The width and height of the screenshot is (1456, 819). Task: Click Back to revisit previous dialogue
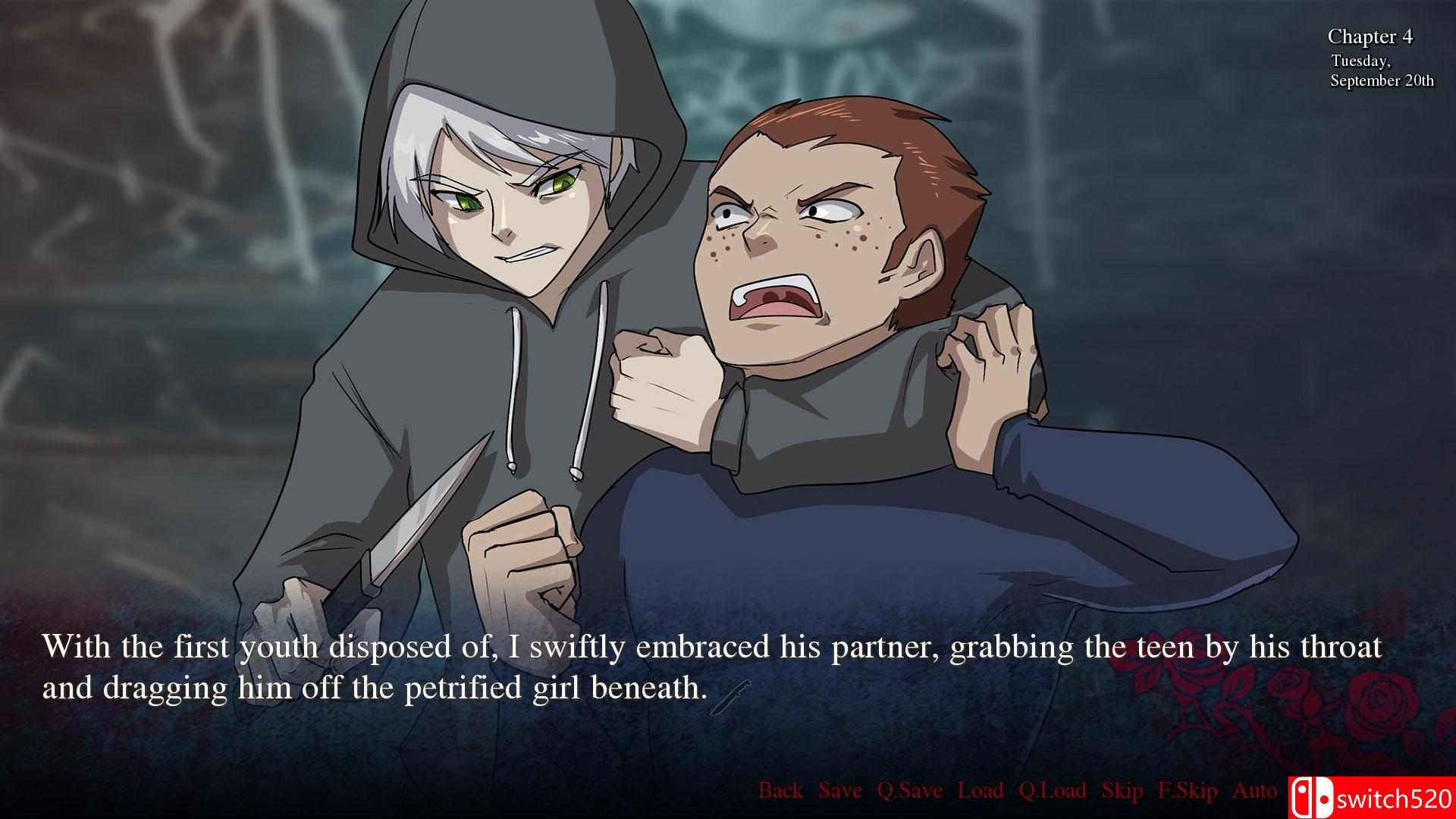pos(781,790)
